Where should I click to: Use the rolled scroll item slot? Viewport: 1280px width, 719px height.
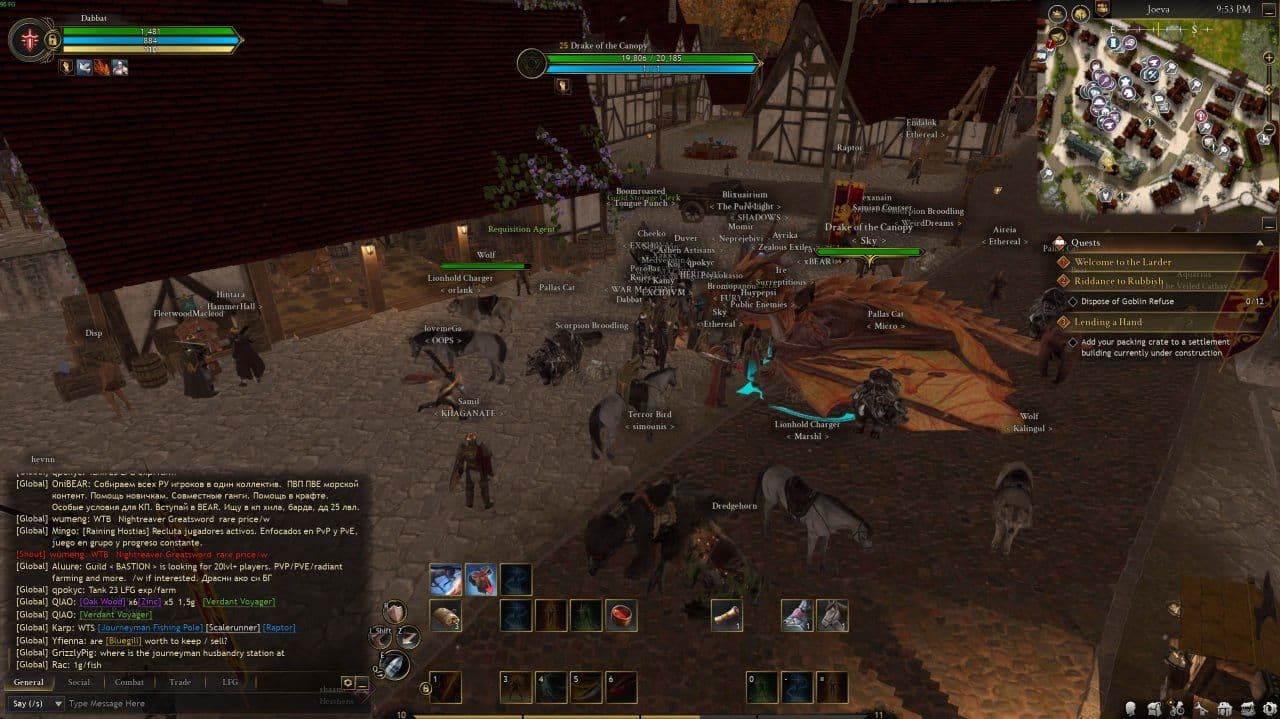pos(726,615)
